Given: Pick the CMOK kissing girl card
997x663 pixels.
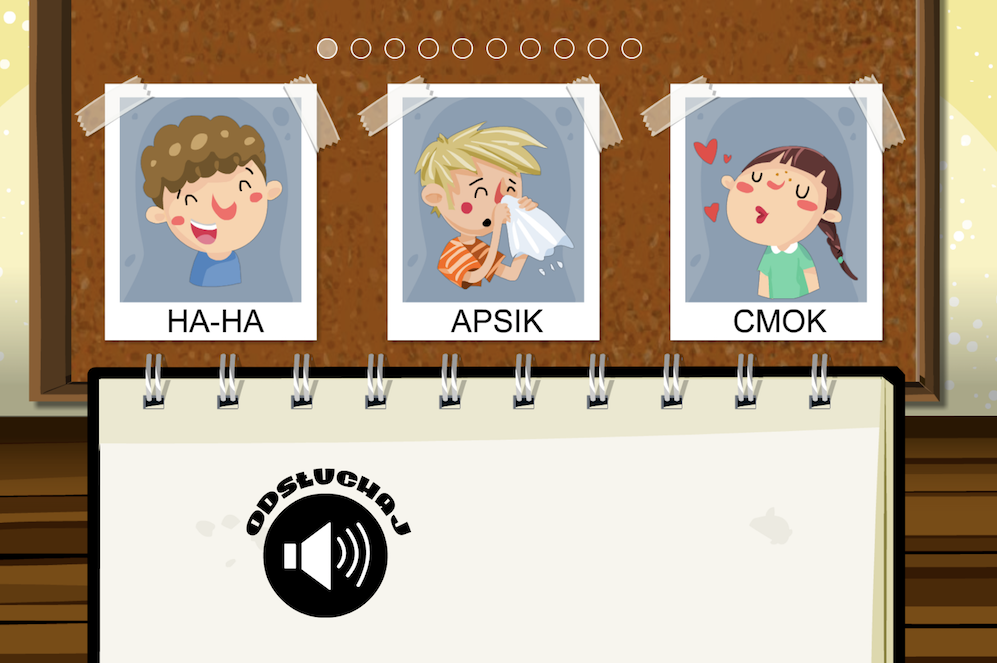Looking at the screenshot, I should [777, 213].
